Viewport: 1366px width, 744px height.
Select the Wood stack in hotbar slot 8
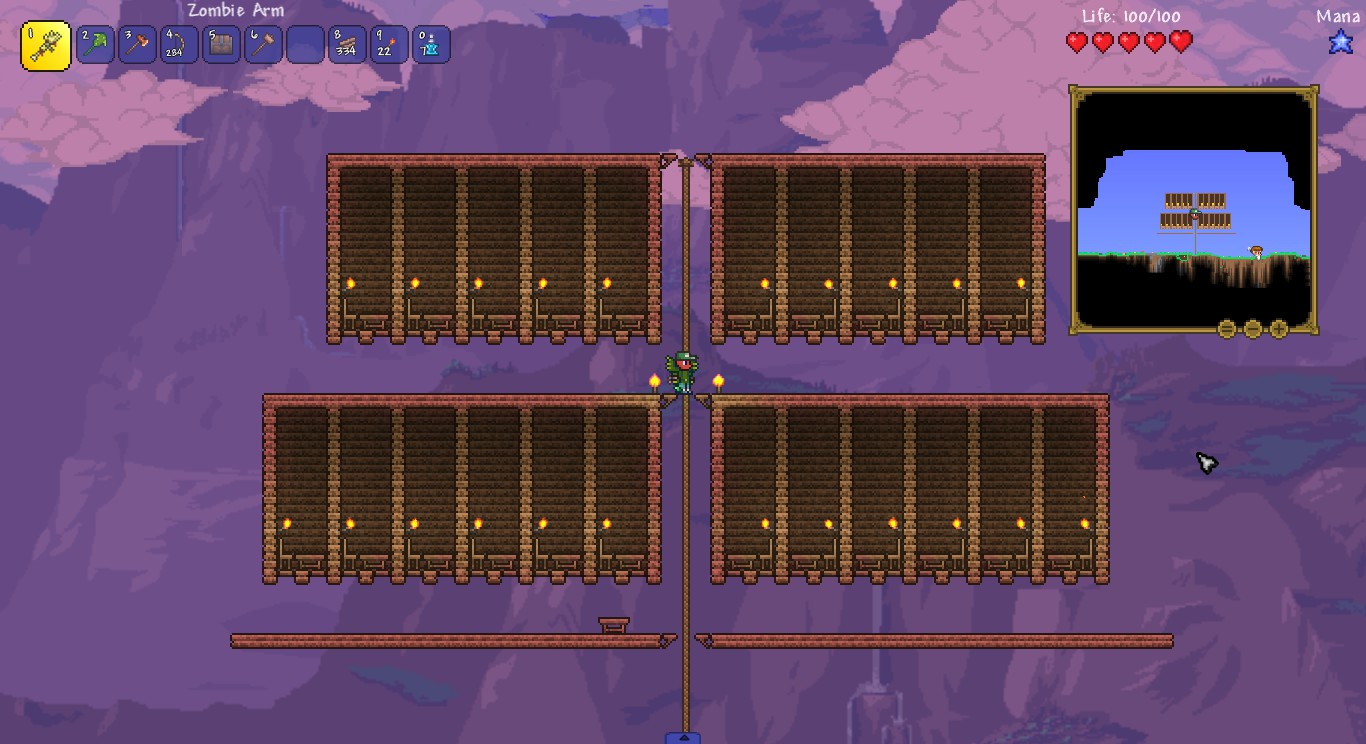click(x=347, y=44)
